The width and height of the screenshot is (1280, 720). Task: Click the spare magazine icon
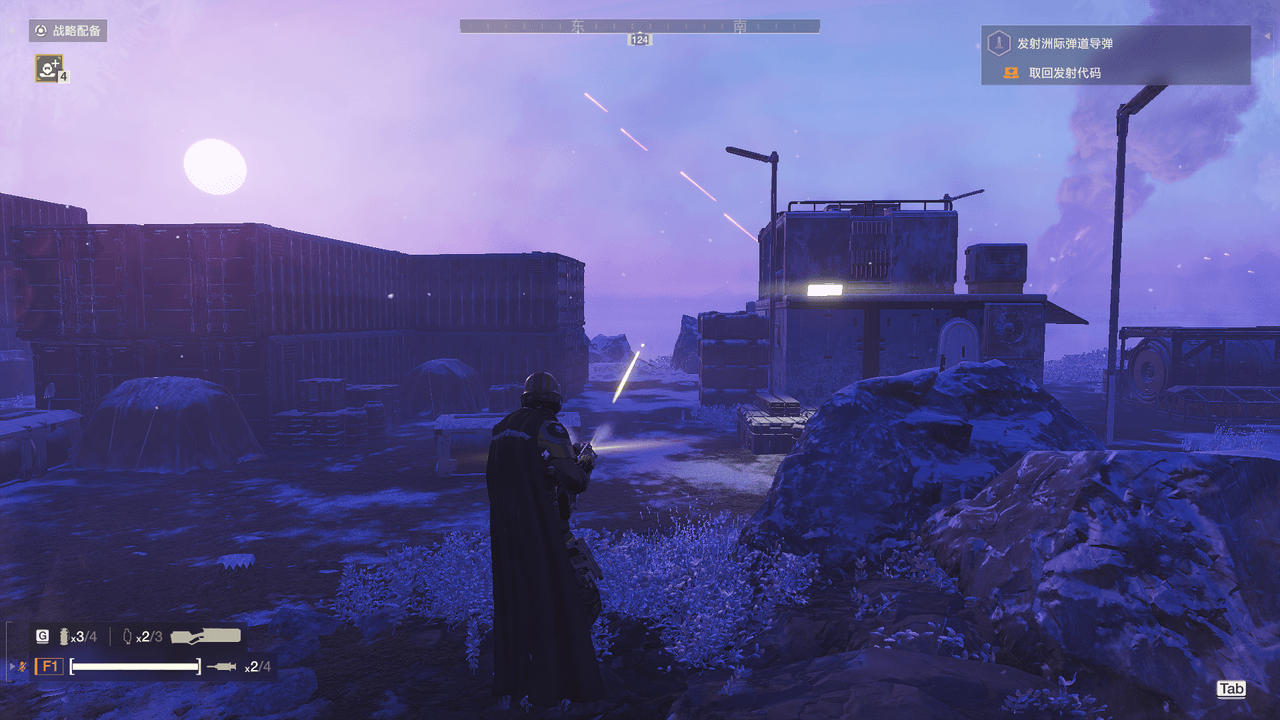[127, 636]
